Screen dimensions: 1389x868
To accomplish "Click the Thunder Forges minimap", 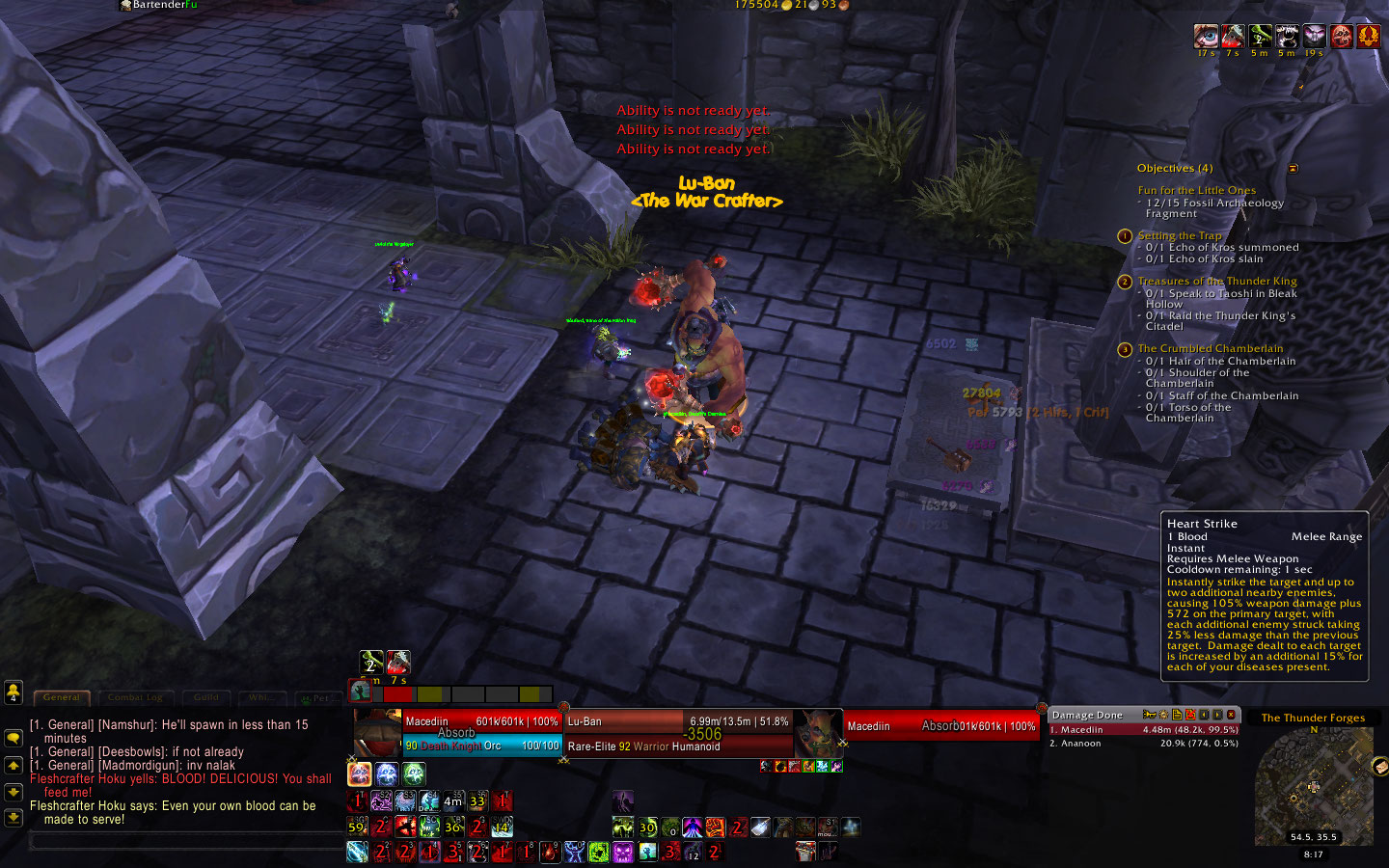I will [1313, 786].
